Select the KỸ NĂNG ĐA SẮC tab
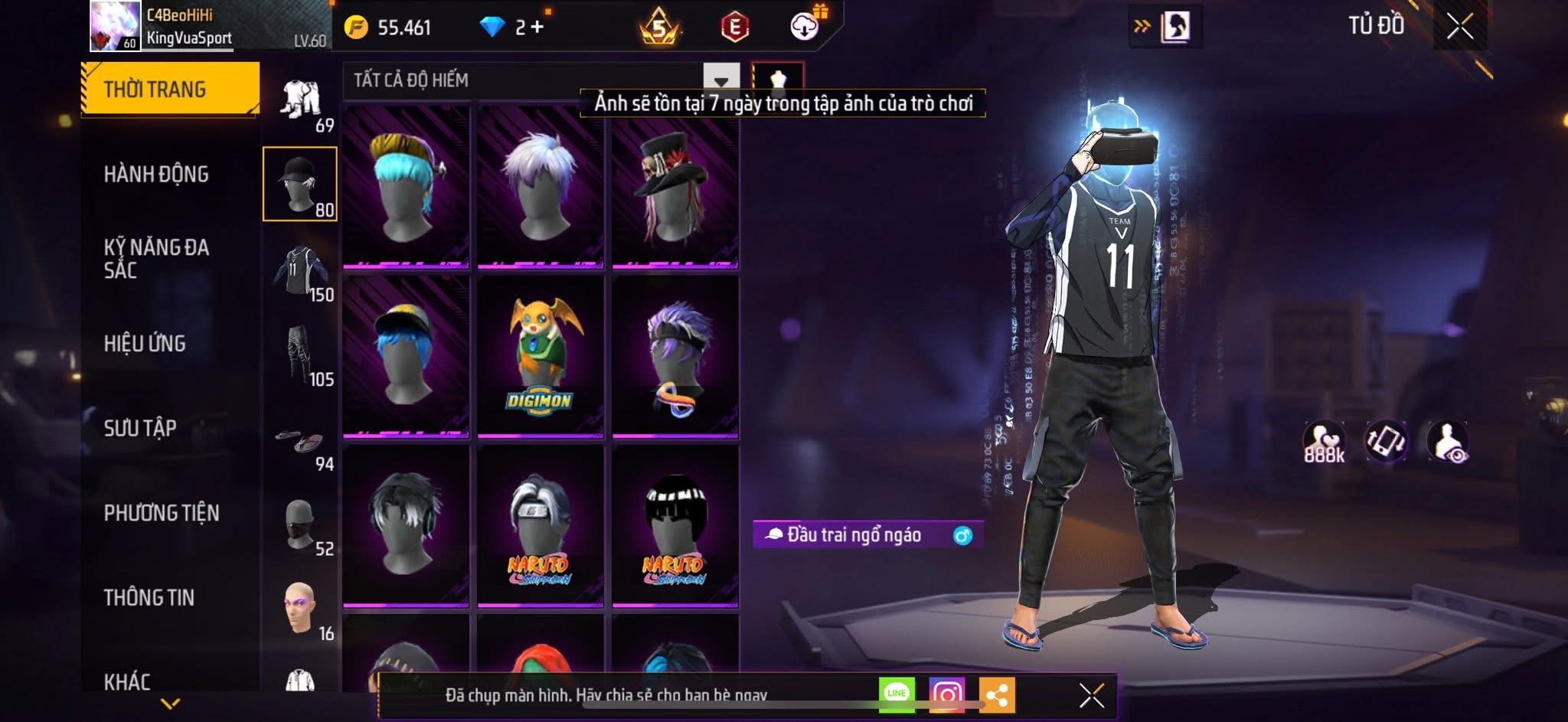The width and height of the screenshot is (1568, 722). click(156, 259)
